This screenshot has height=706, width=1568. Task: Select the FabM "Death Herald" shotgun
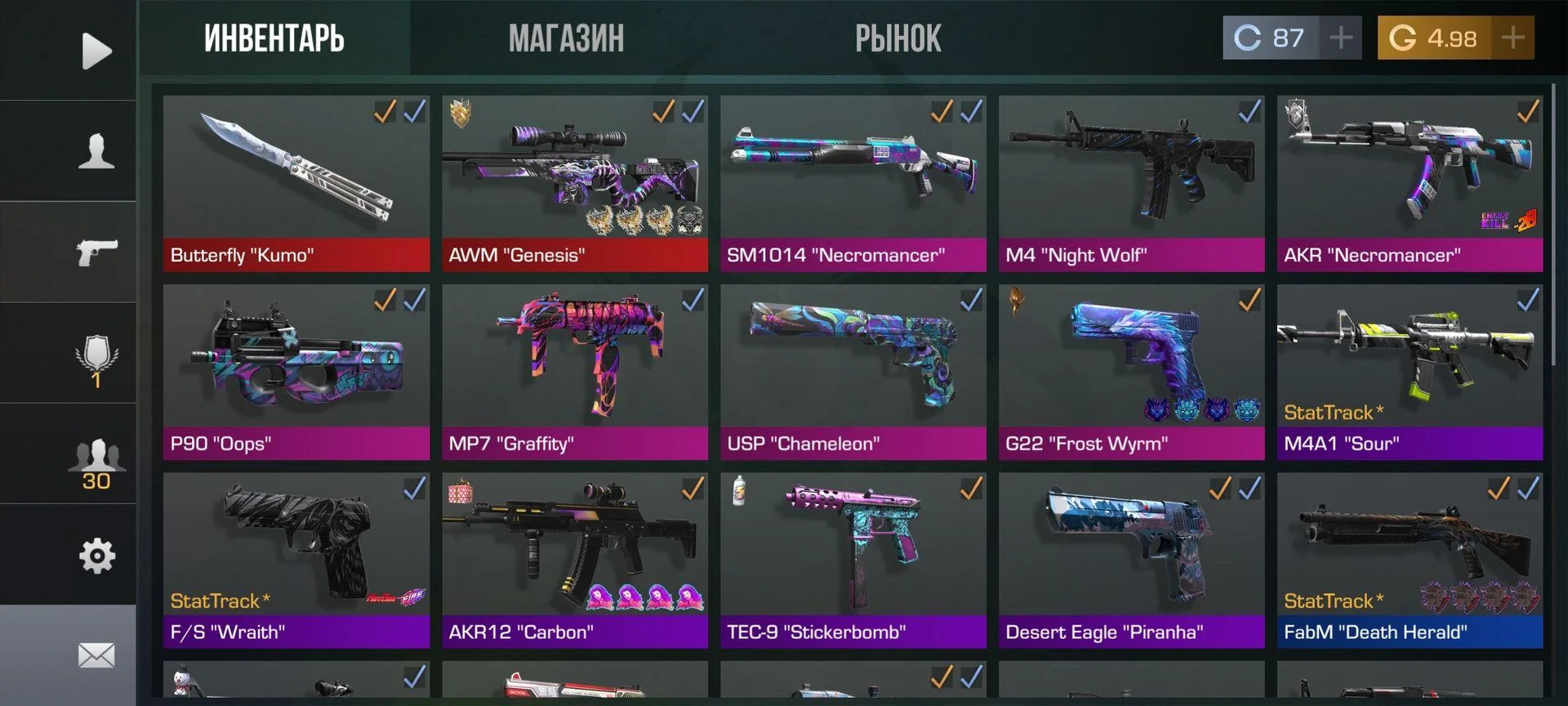[x=1410, y=561]
